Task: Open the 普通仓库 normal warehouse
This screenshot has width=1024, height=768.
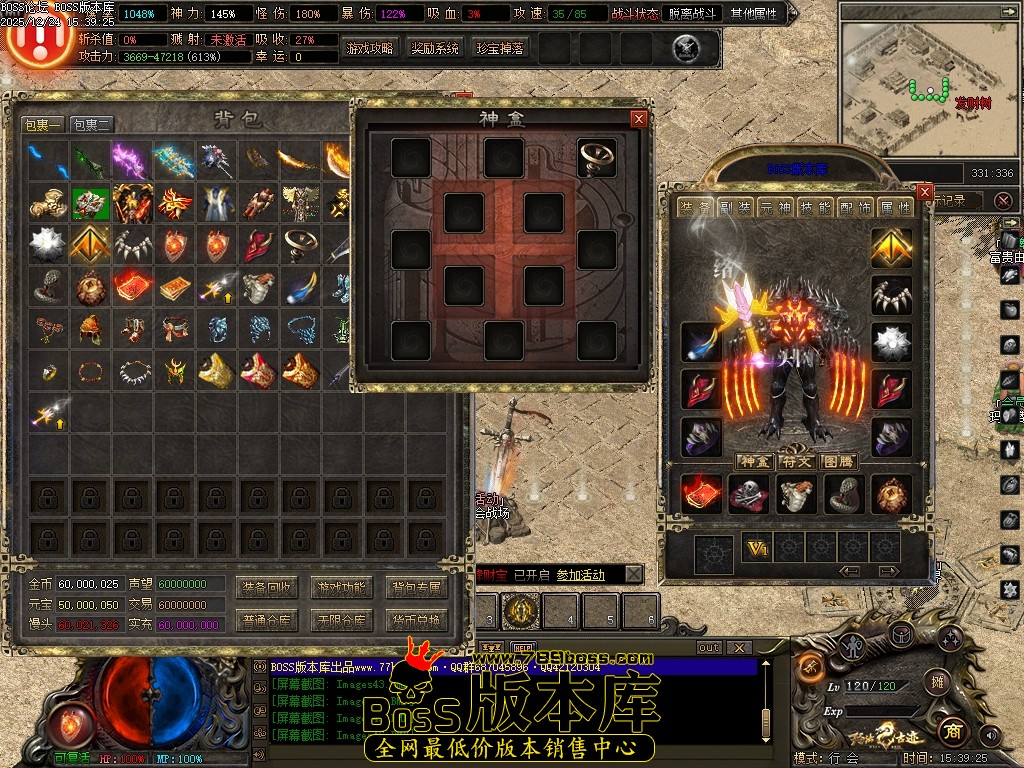Action: pos(267,621)
